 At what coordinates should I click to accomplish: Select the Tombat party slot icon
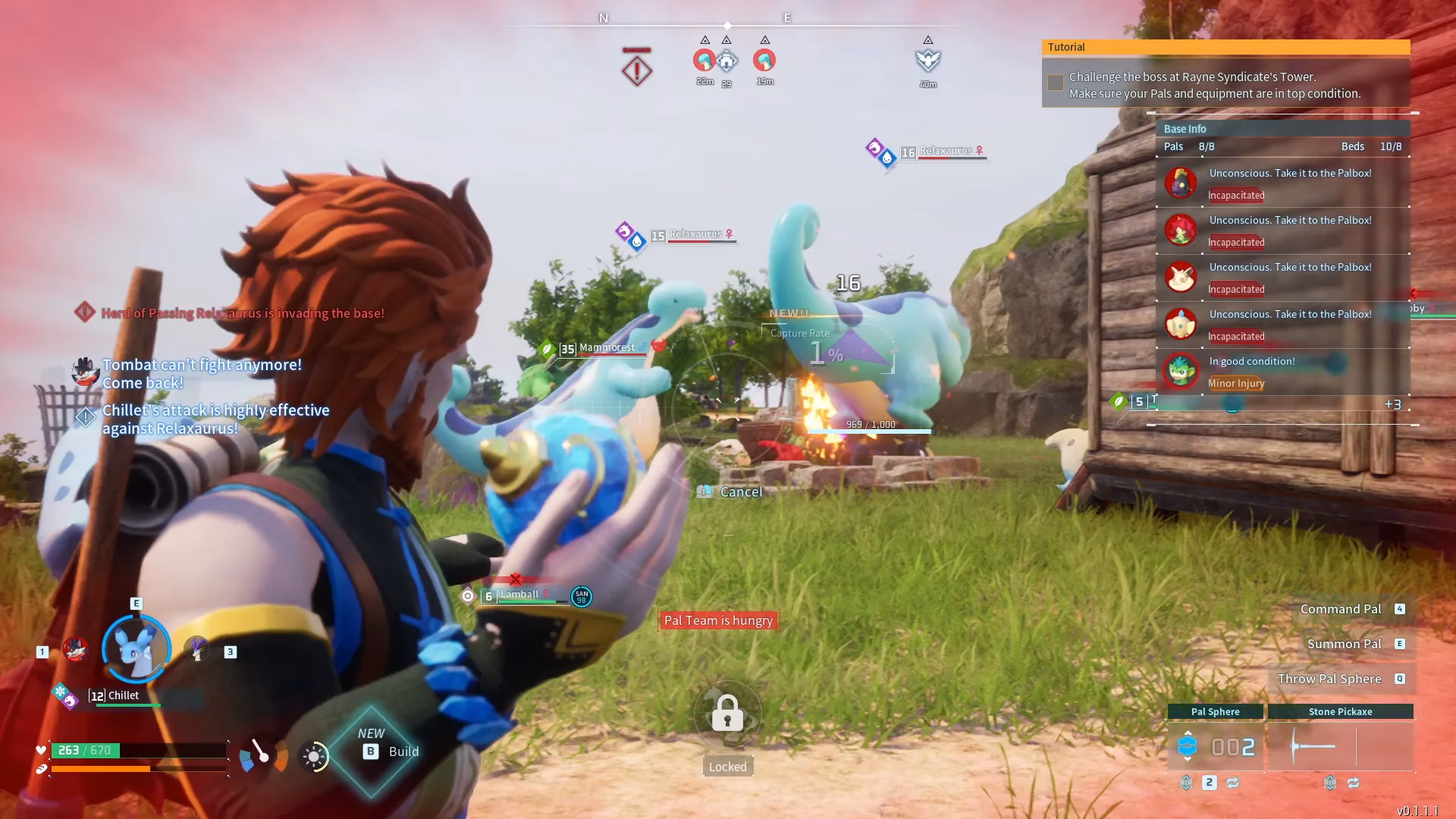75,650
